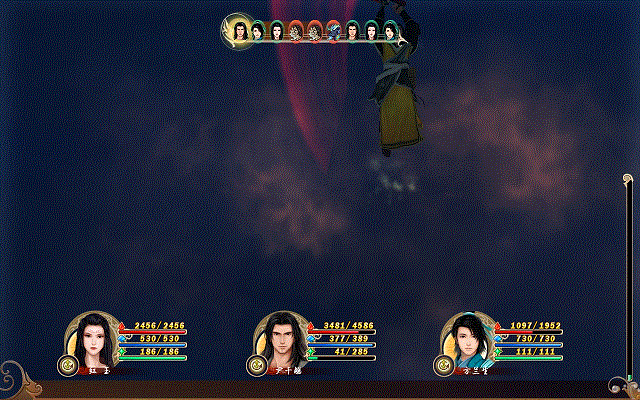The height and width of the screenshot is (400, 640).
Task: Click the gold emblem beside Hongyu's portrait
Action: (68, 366)
